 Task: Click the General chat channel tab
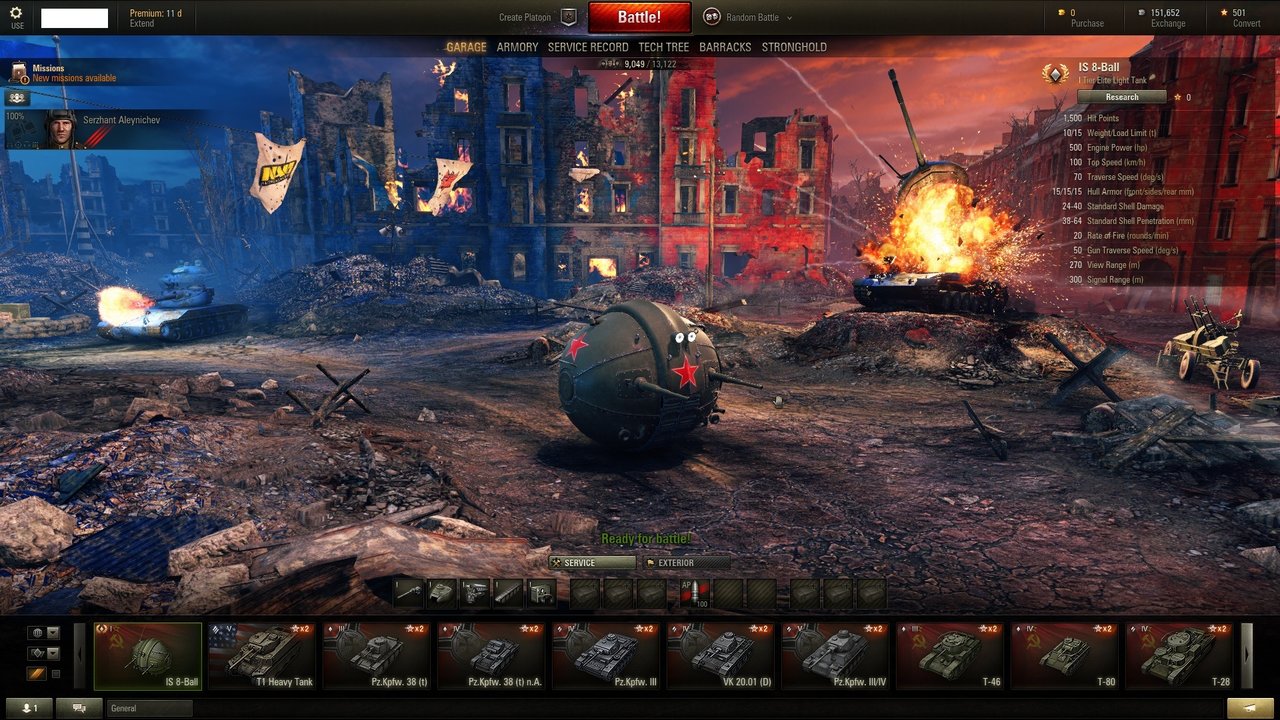click(149, 708)
